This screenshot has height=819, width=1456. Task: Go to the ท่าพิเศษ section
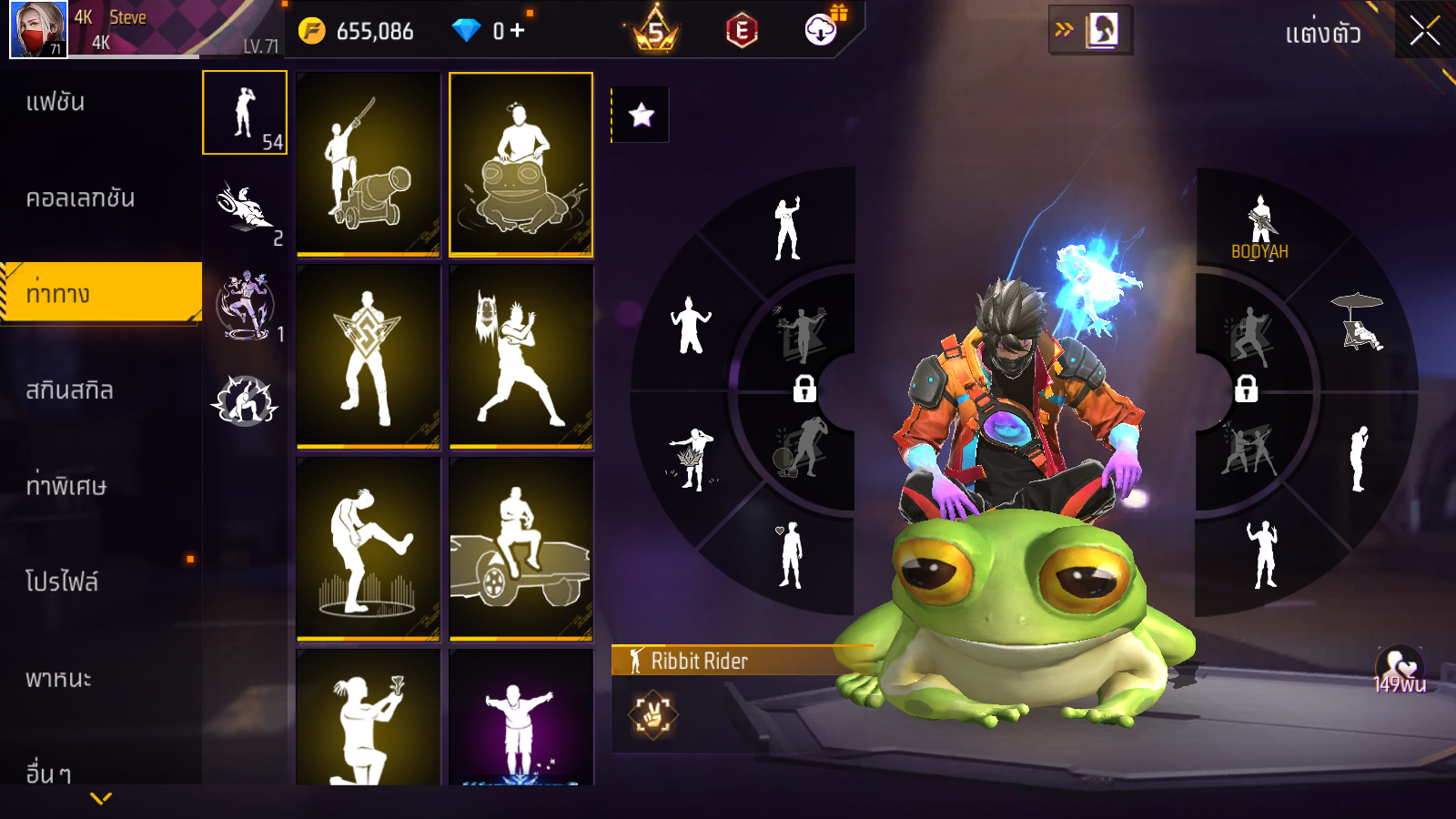66,486
